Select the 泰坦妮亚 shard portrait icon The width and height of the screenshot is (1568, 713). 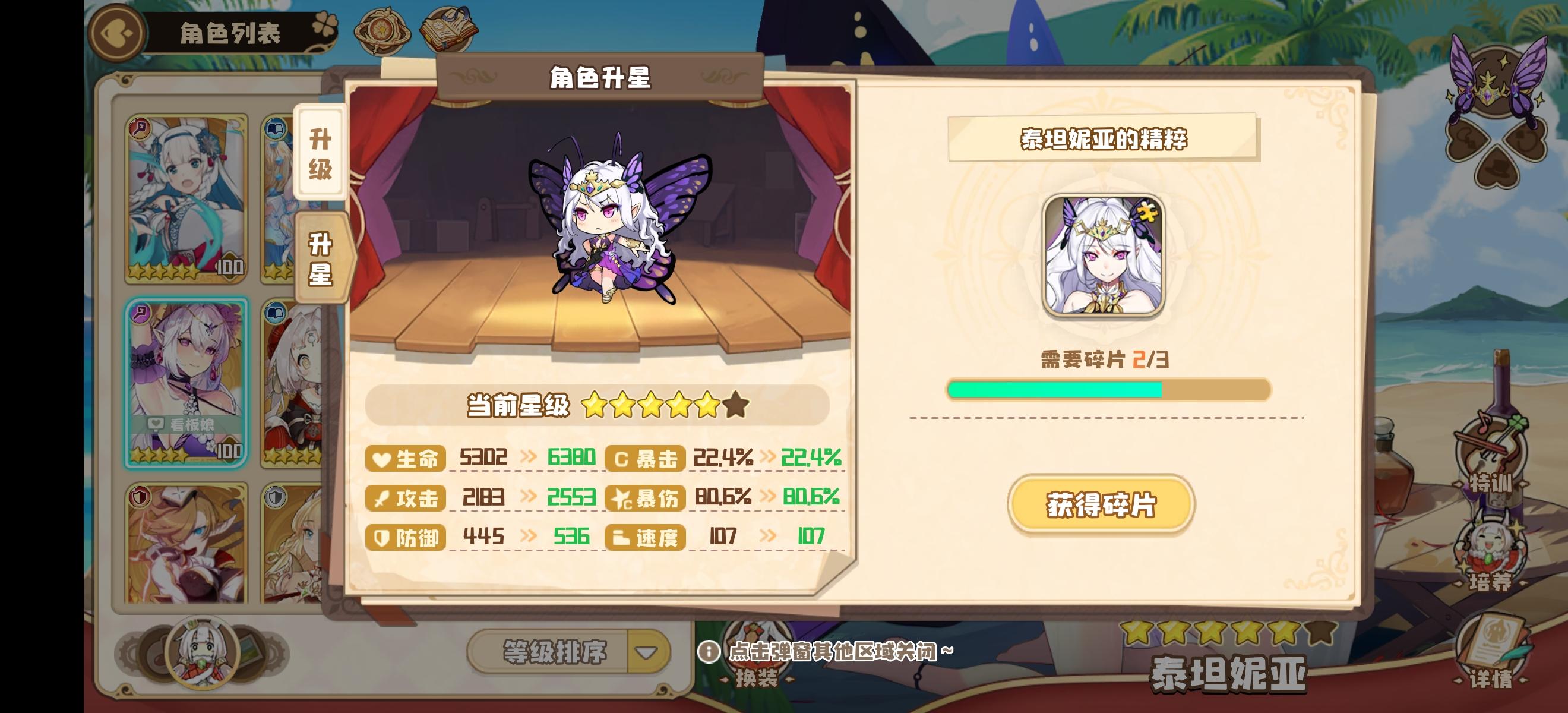pyautogui.click(x=1105, y=256)
